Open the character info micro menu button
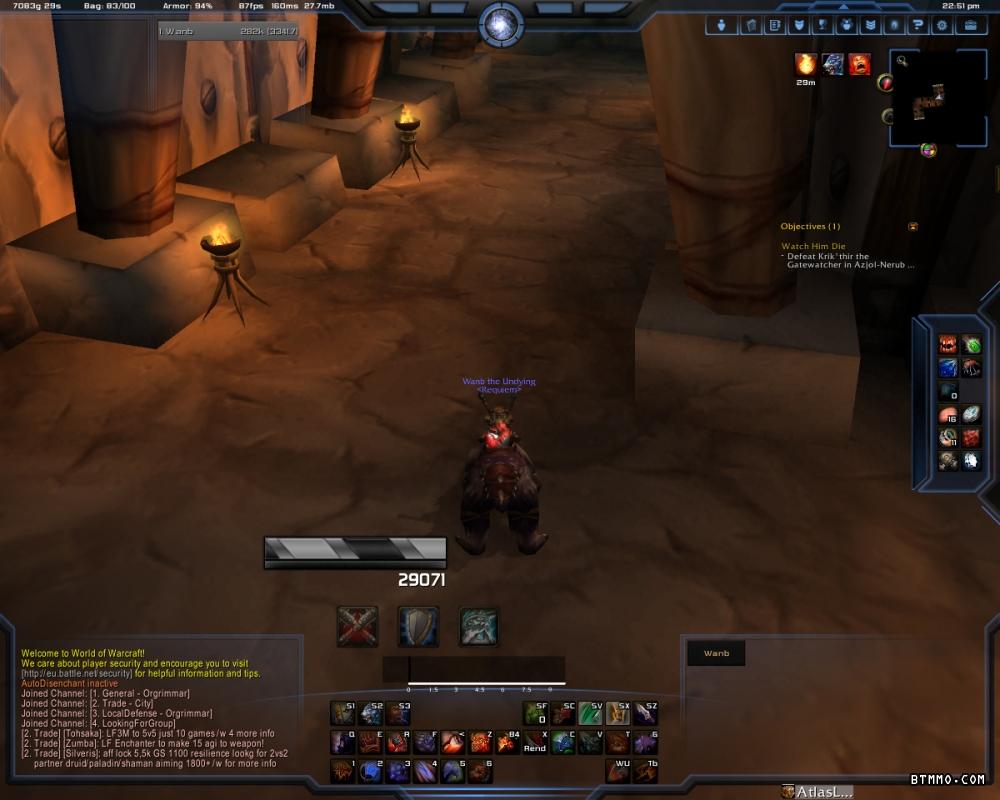Screen dimensions: 1000x800 pyautogui.click(x=721, y=26)
